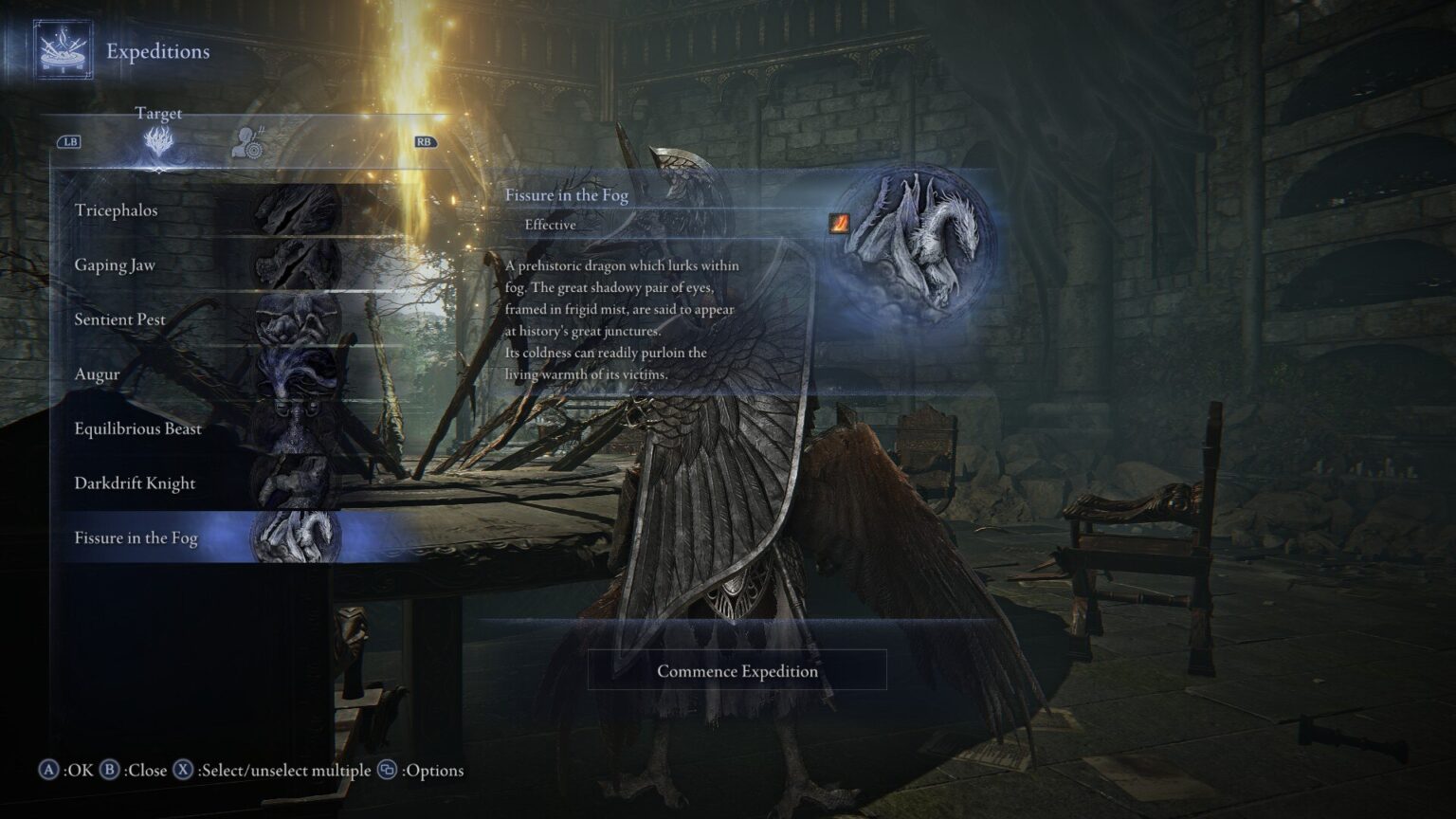This screenshot has height=819, width=1456.
Task: Click the Options controller icon at the bottom
Action: 389,771
